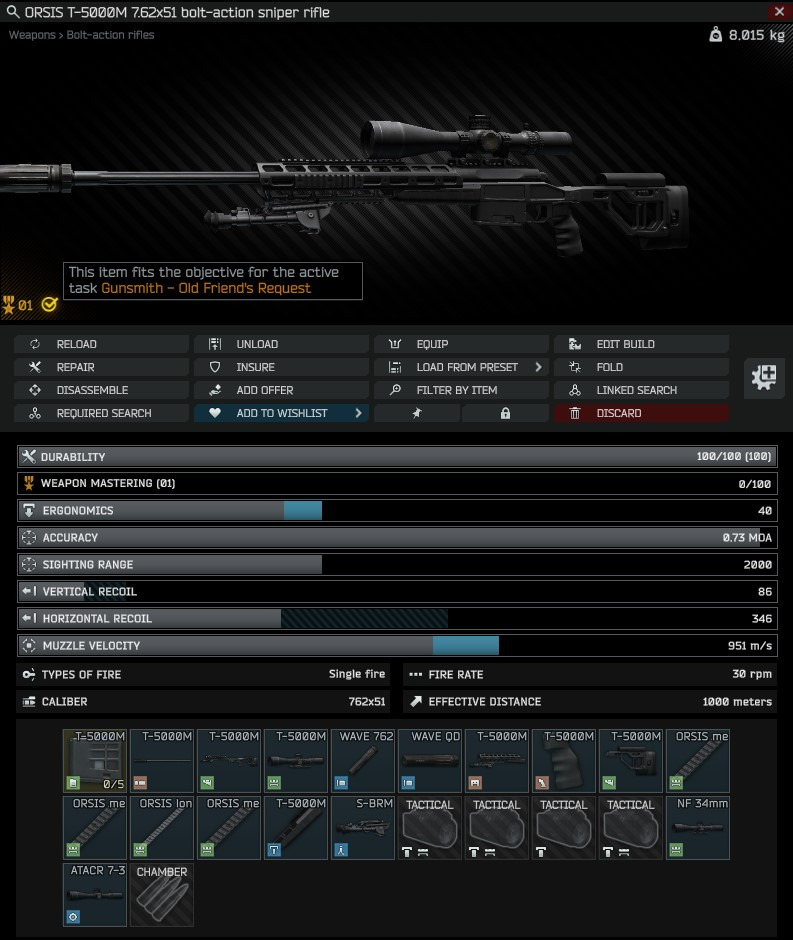Viewport: 793px width, 940px height.
Task: Open Edit Build for the rifle
Action: click(x=641, y=344)
